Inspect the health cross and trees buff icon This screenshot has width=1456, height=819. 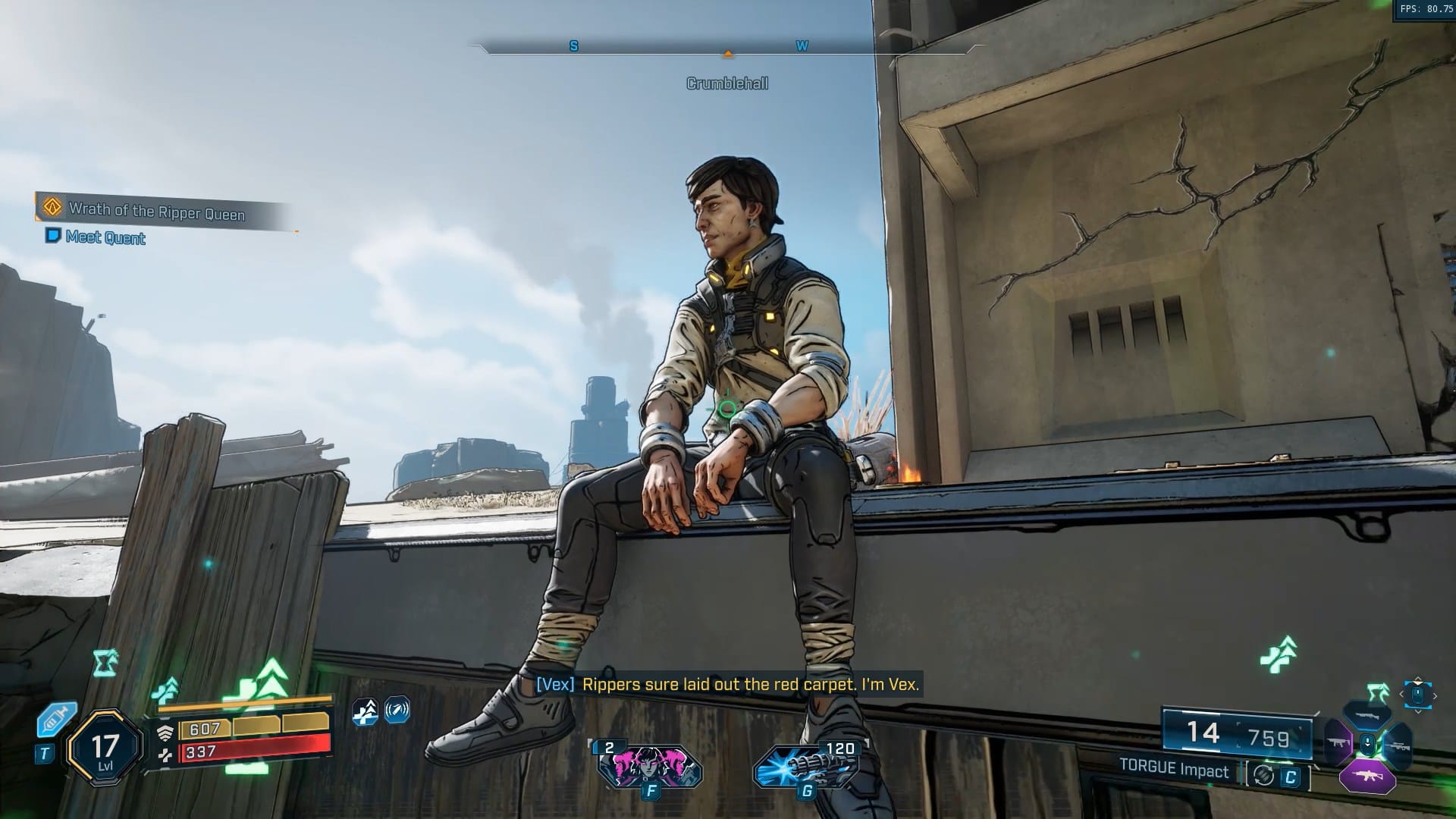(x=366, y=711)
